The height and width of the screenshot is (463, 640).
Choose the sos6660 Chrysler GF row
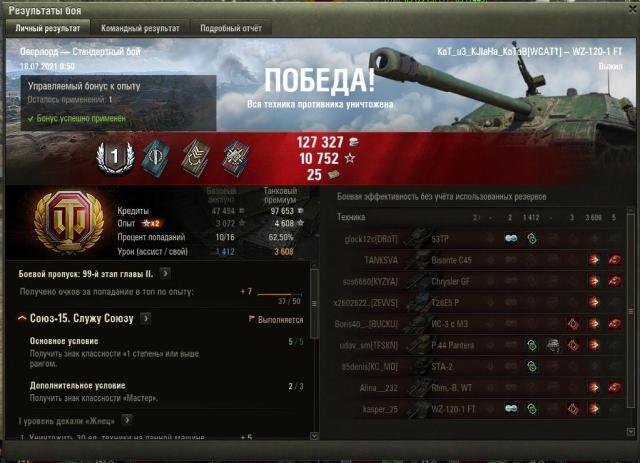(480, 282)
